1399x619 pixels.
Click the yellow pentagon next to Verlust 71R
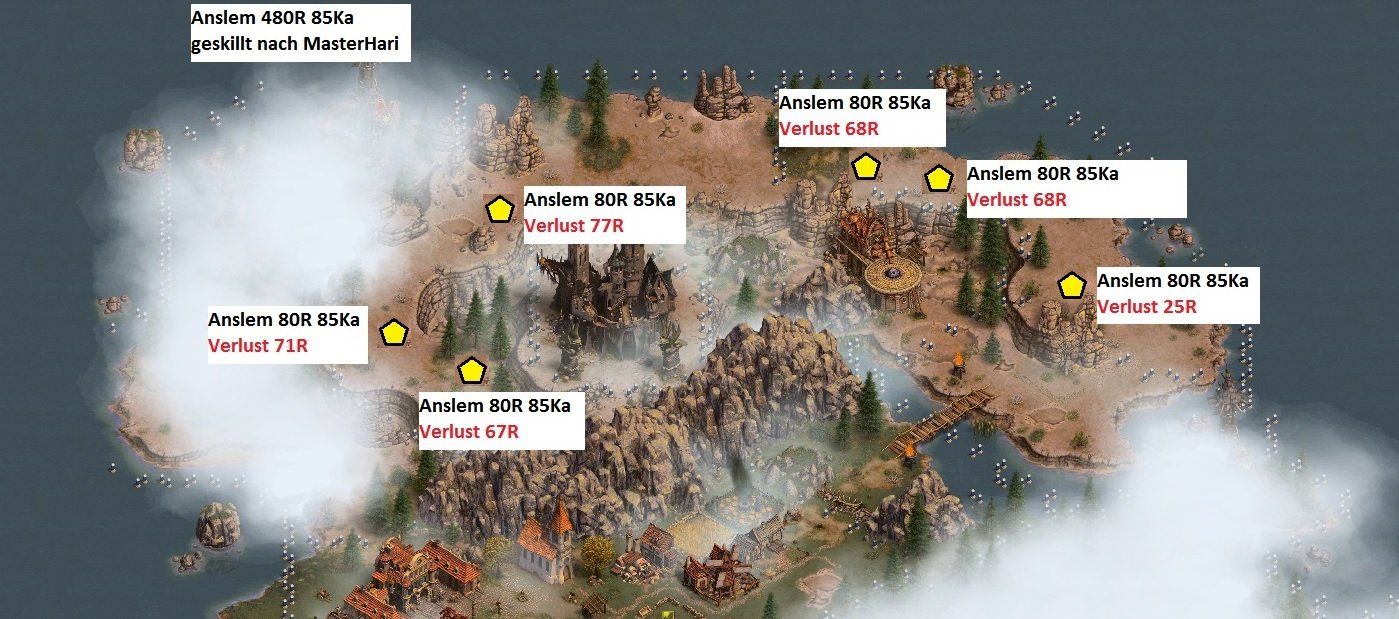394,333
